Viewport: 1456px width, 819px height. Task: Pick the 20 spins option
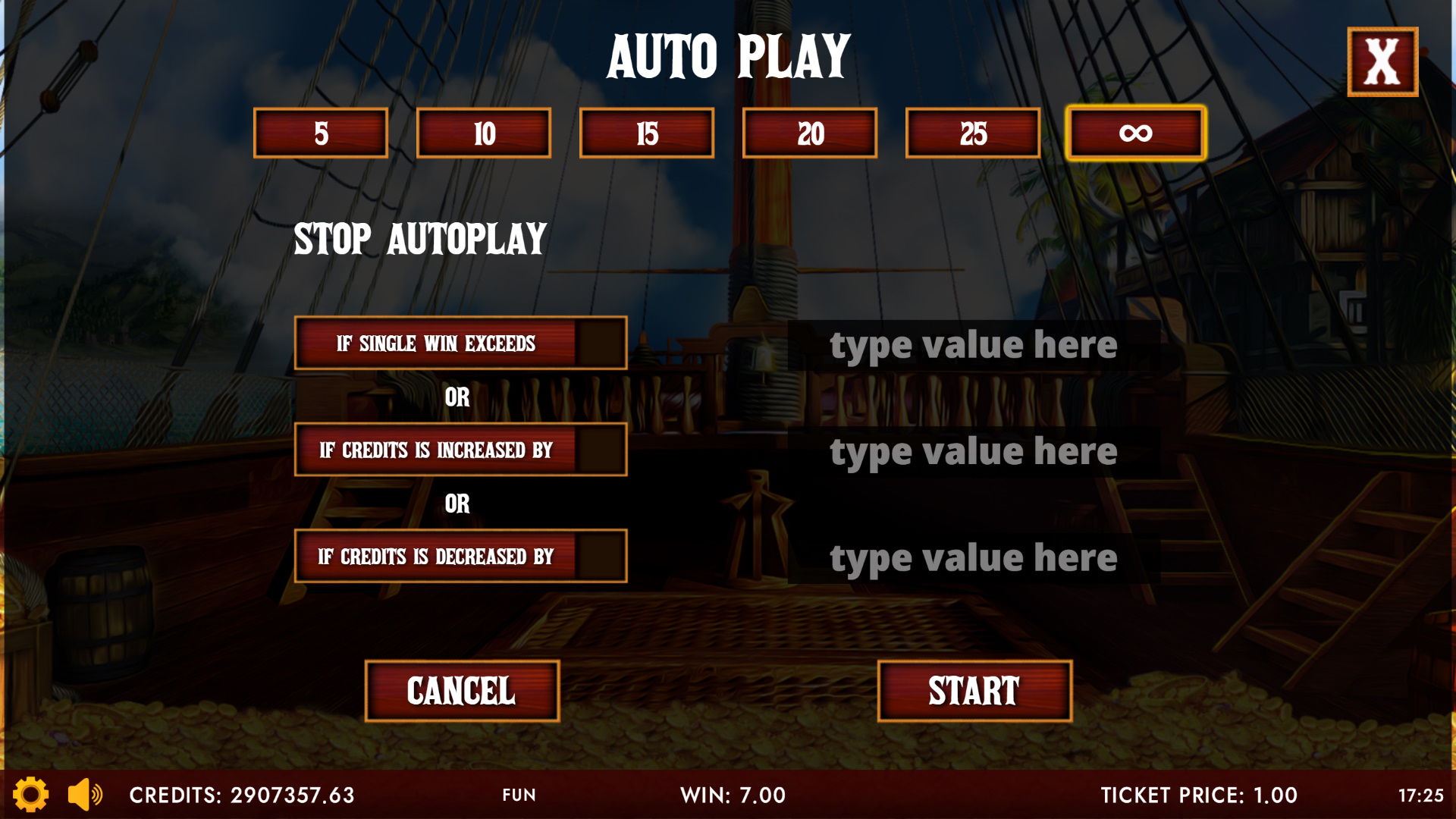click(810, 133)
